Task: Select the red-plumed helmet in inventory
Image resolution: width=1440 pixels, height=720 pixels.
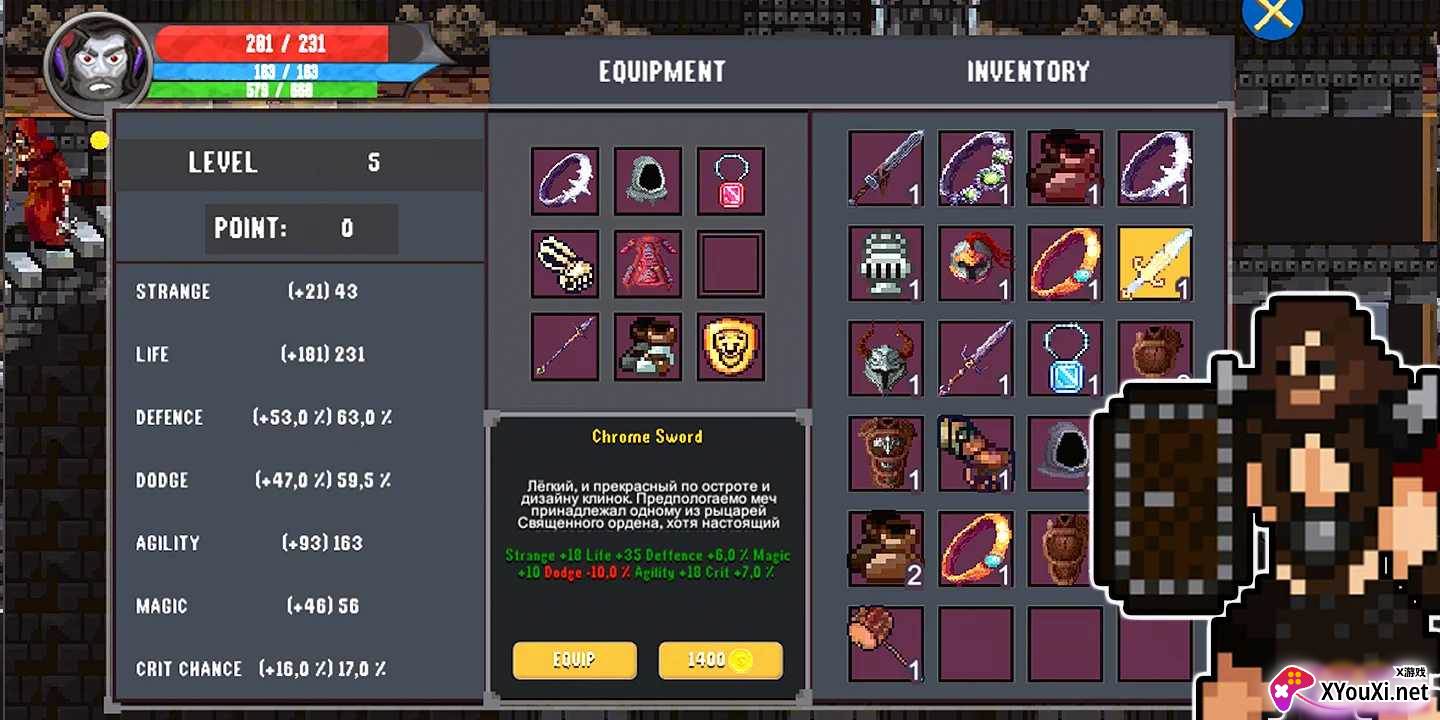Action: 975,263
